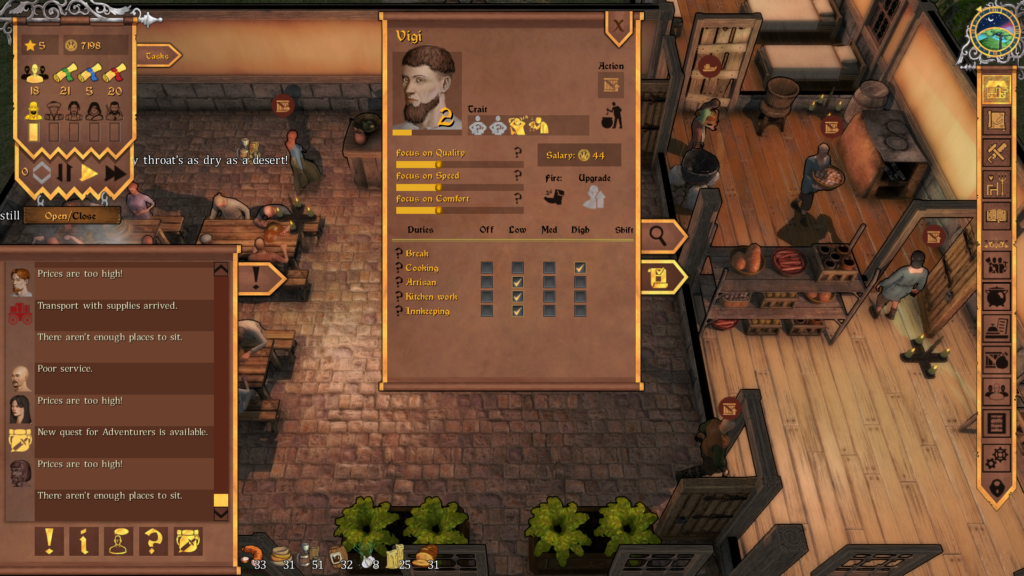Set Innkeeping duty priority to High

click(x=580, y=311)
